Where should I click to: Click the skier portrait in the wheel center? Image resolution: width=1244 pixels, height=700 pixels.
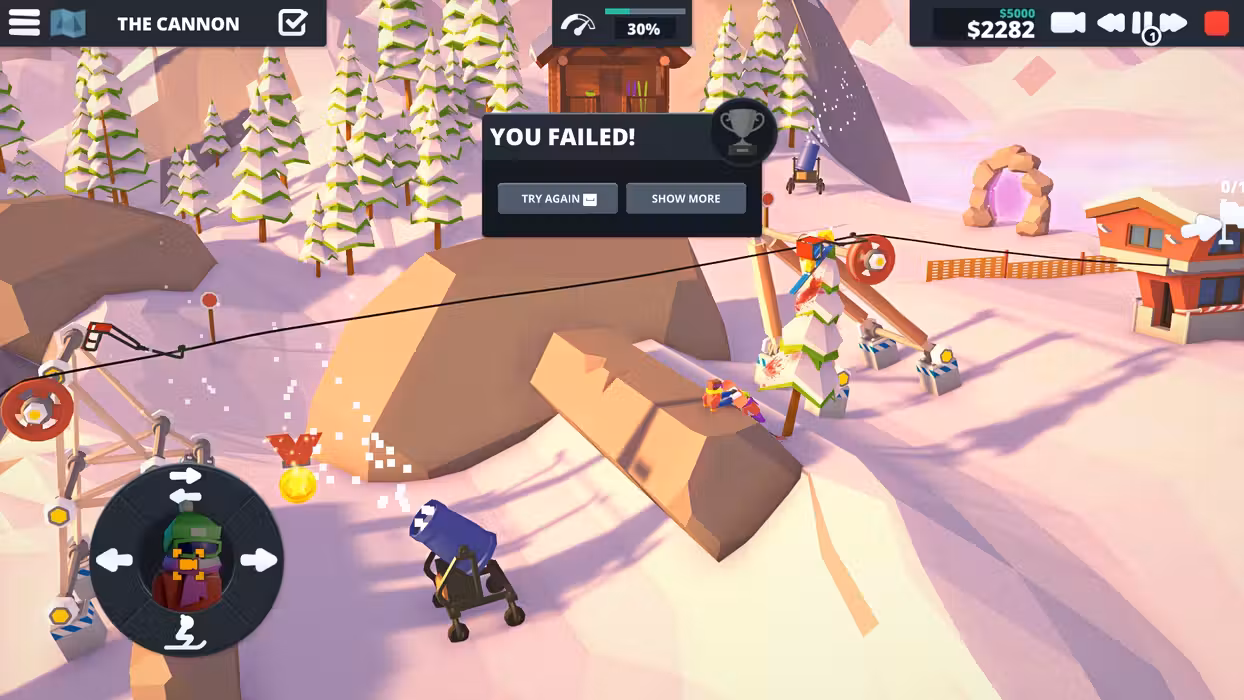187,560
